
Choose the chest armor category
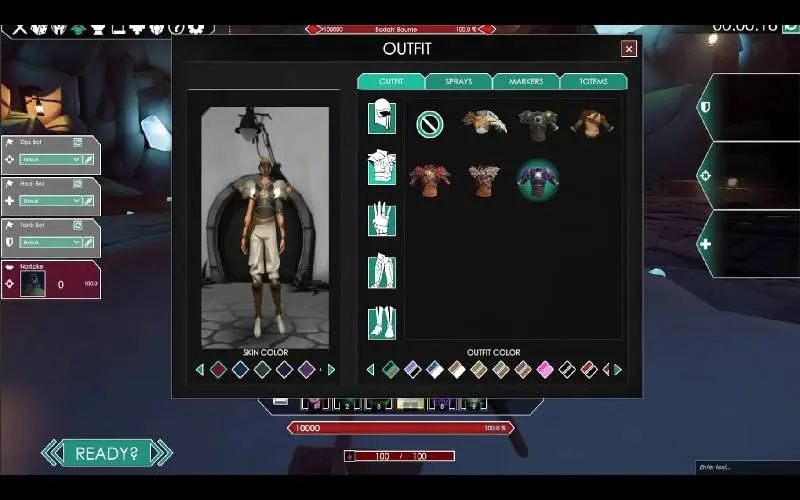point(382,168)
